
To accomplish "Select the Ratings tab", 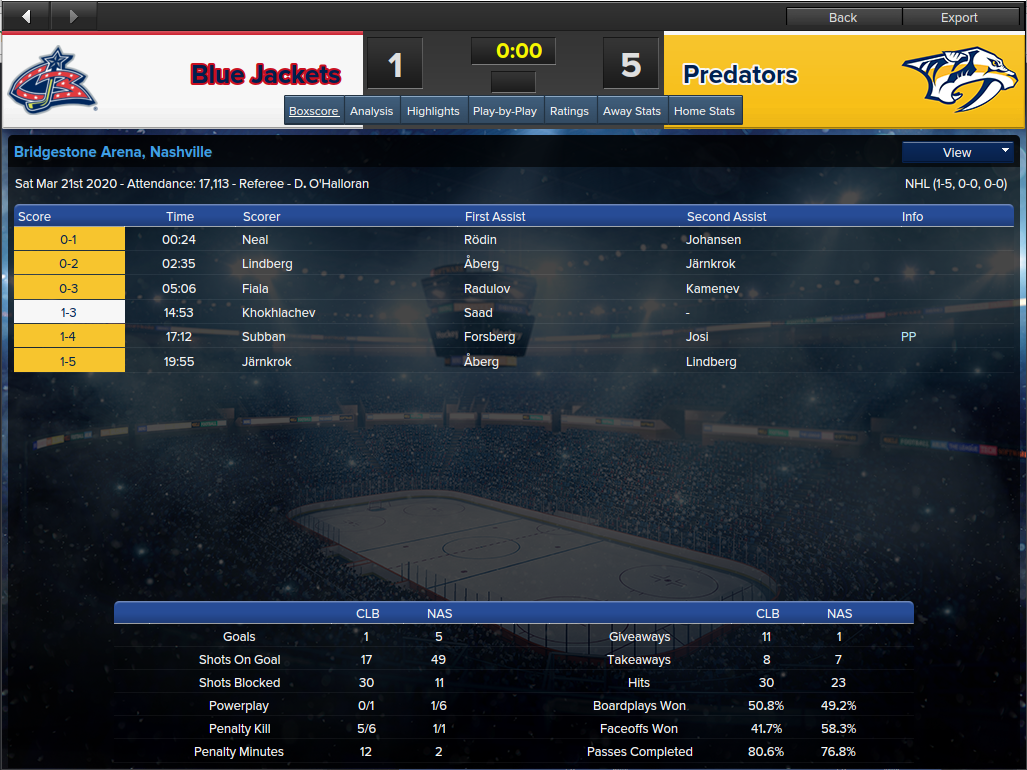I will coord(569,111).
